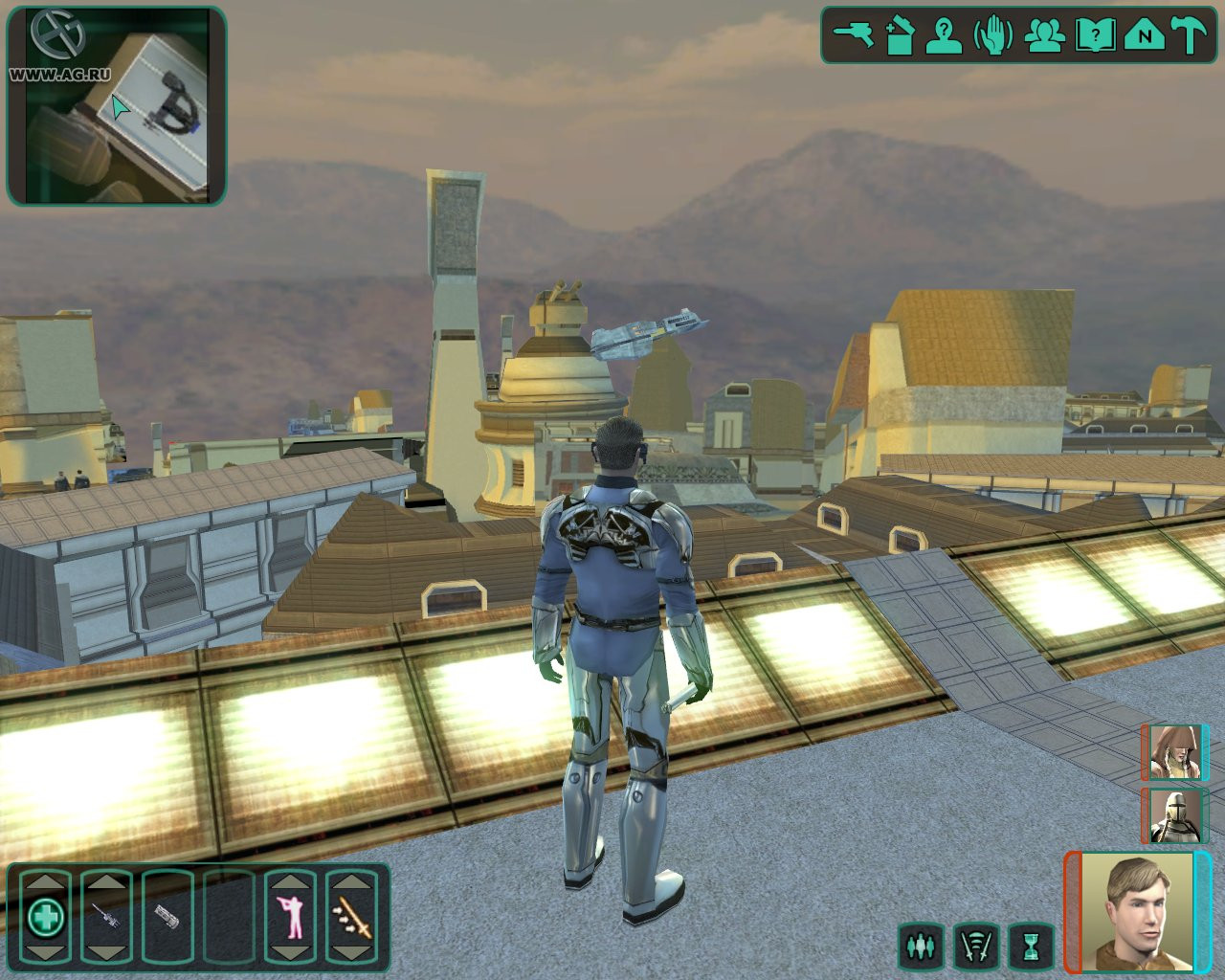Use the green cross medpac slot
This screenshot has height=980, width=1225.
pos(45,918)
